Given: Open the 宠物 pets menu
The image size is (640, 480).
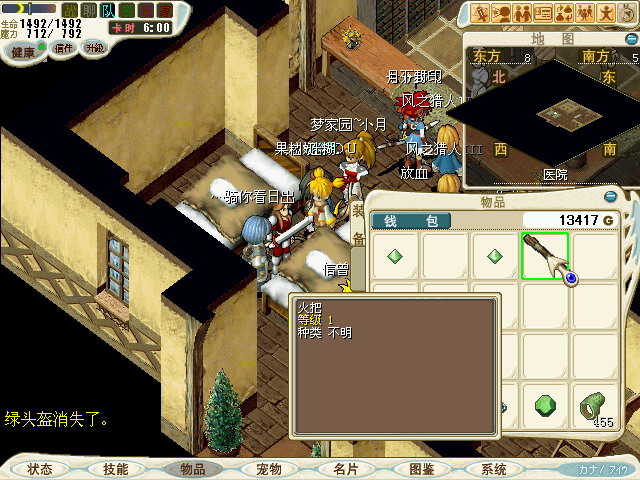Looking at the screenshot, I should coord(268,468).
